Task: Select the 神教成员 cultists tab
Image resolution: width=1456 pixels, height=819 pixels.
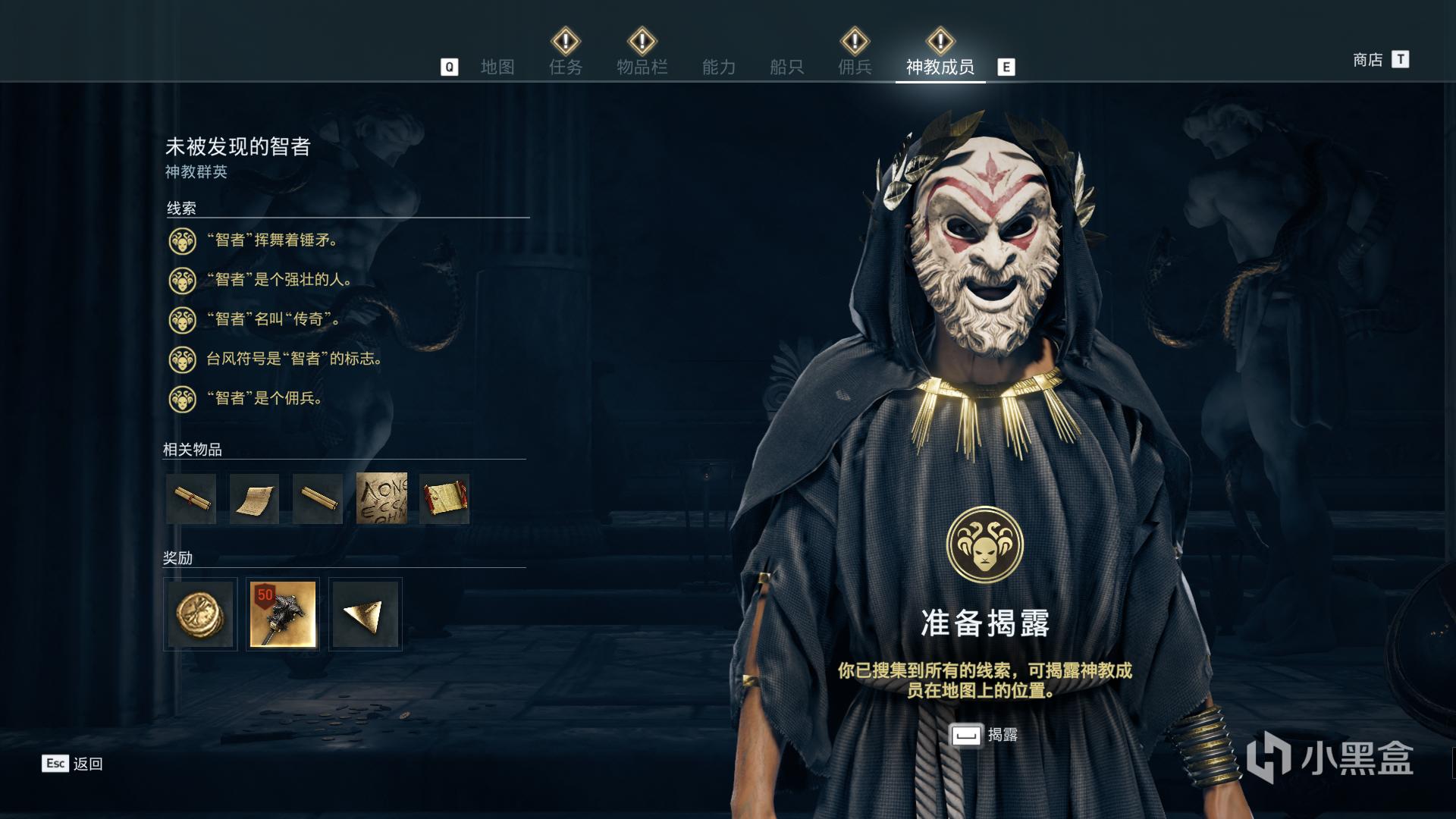Action: click(940, 67)
